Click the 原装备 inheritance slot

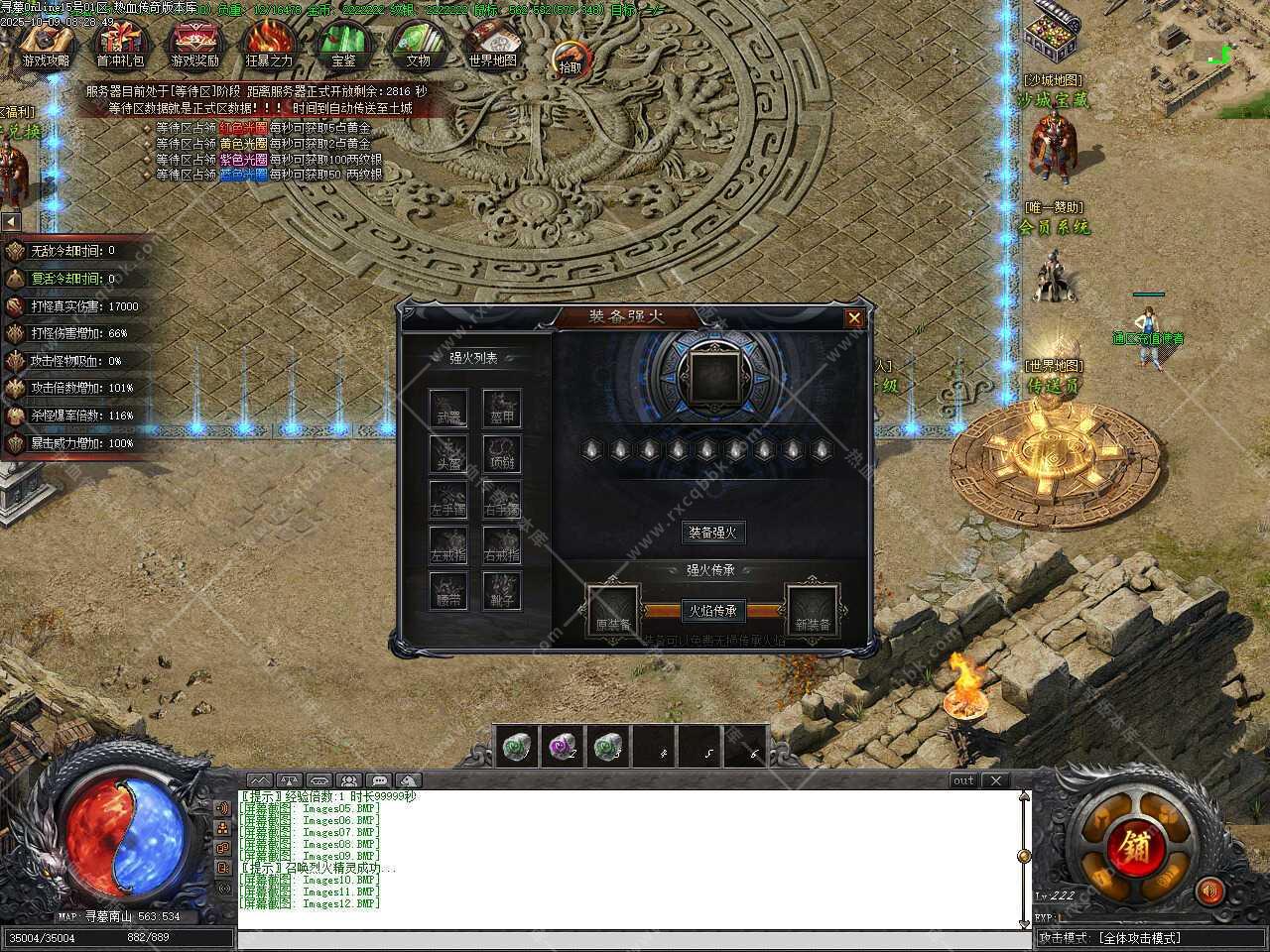pyautogui.click(x=613, y=609)
